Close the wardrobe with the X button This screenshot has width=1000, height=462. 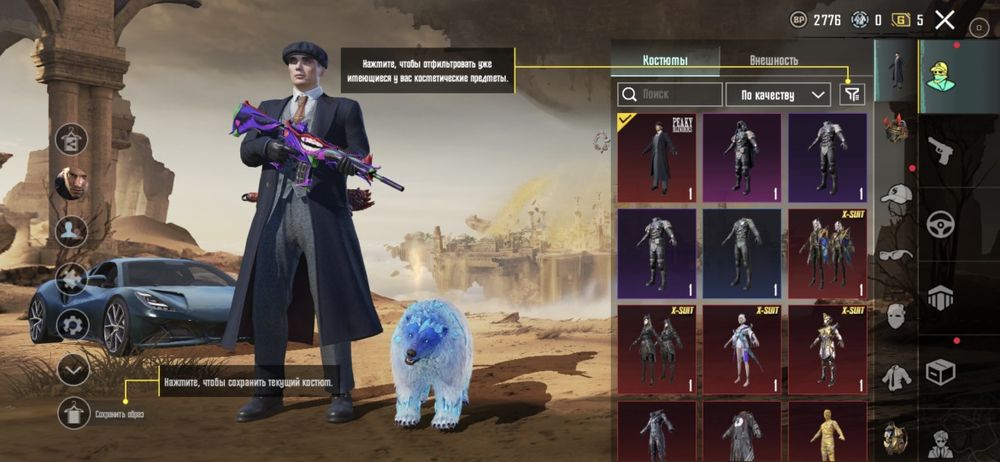click(x=945, y=19)
